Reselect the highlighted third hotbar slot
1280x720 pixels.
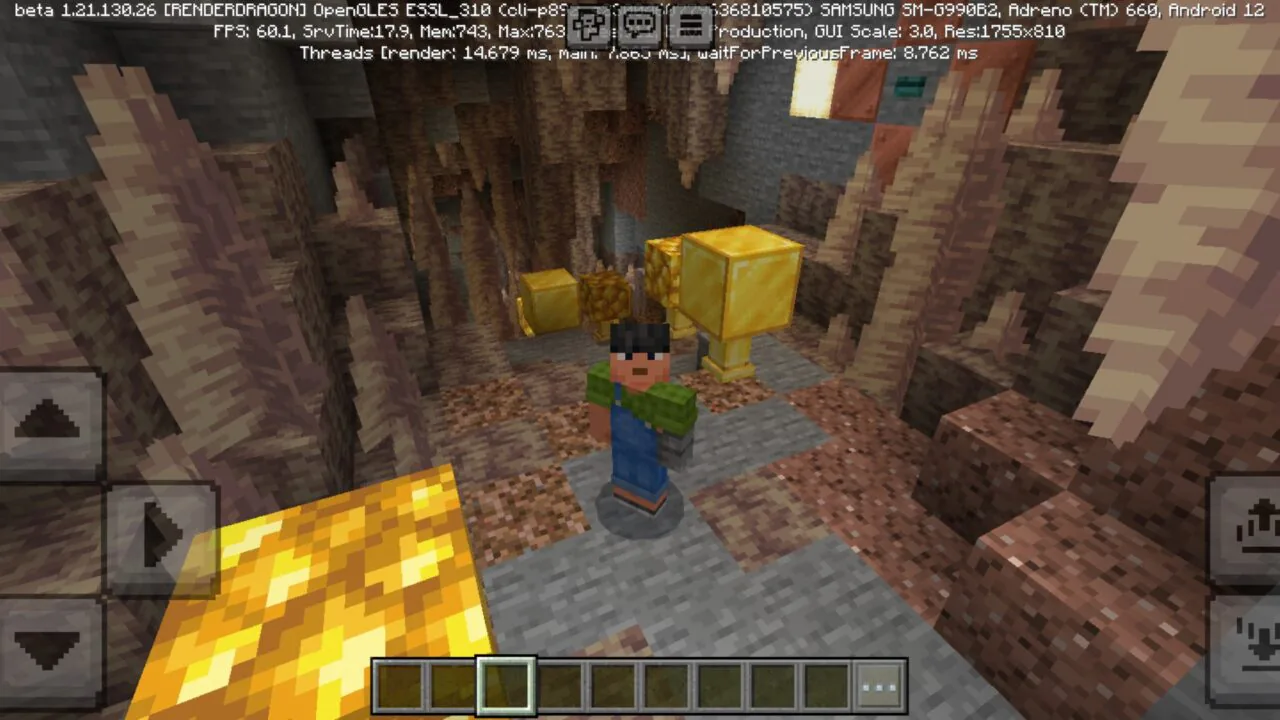point(506,685)
